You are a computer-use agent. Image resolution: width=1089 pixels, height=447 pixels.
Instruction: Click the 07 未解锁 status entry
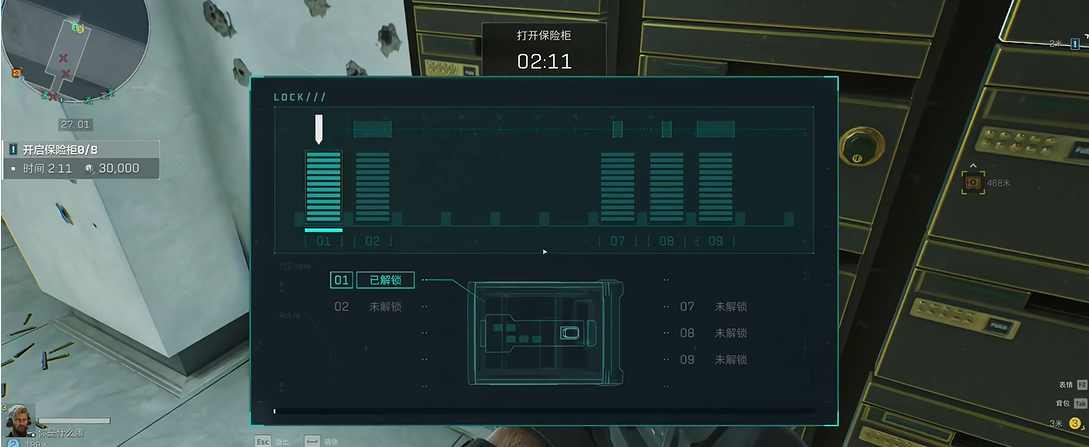[x=716, y=307]
